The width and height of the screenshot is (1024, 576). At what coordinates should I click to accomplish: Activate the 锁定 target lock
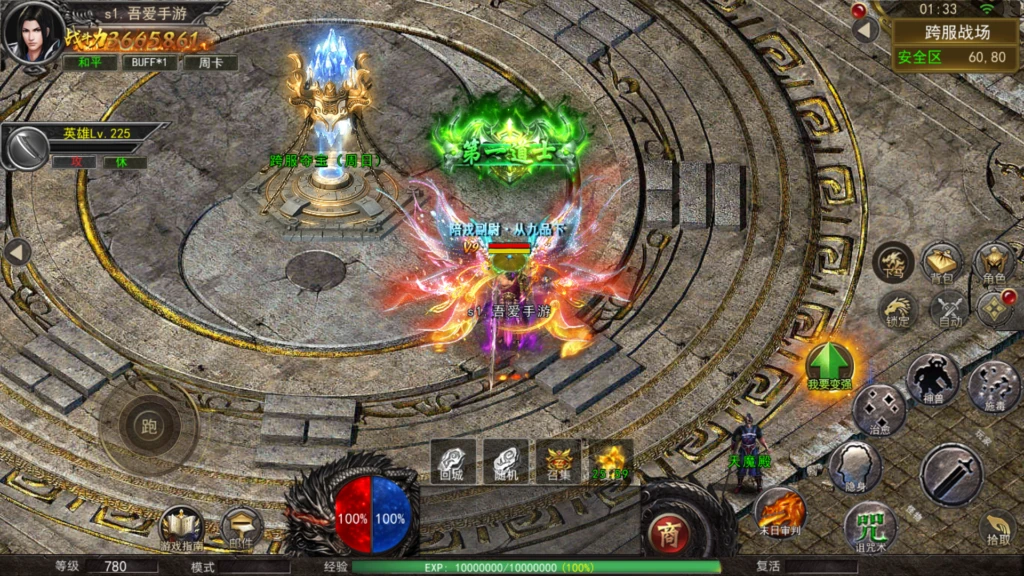pyautogui.click(x=898, y=309)
